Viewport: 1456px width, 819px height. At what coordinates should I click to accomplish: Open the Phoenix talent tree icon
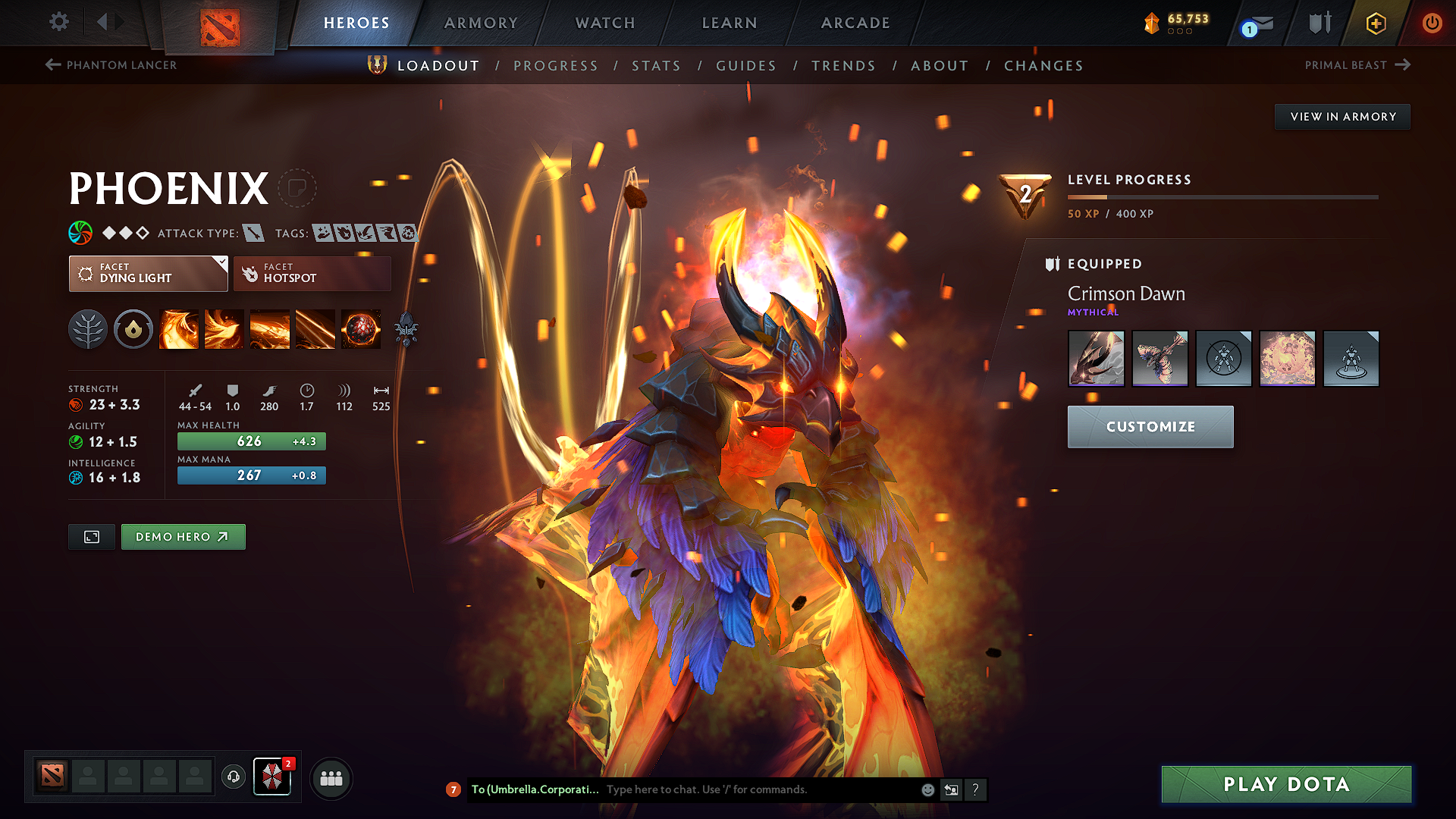[x=88, y=329]
